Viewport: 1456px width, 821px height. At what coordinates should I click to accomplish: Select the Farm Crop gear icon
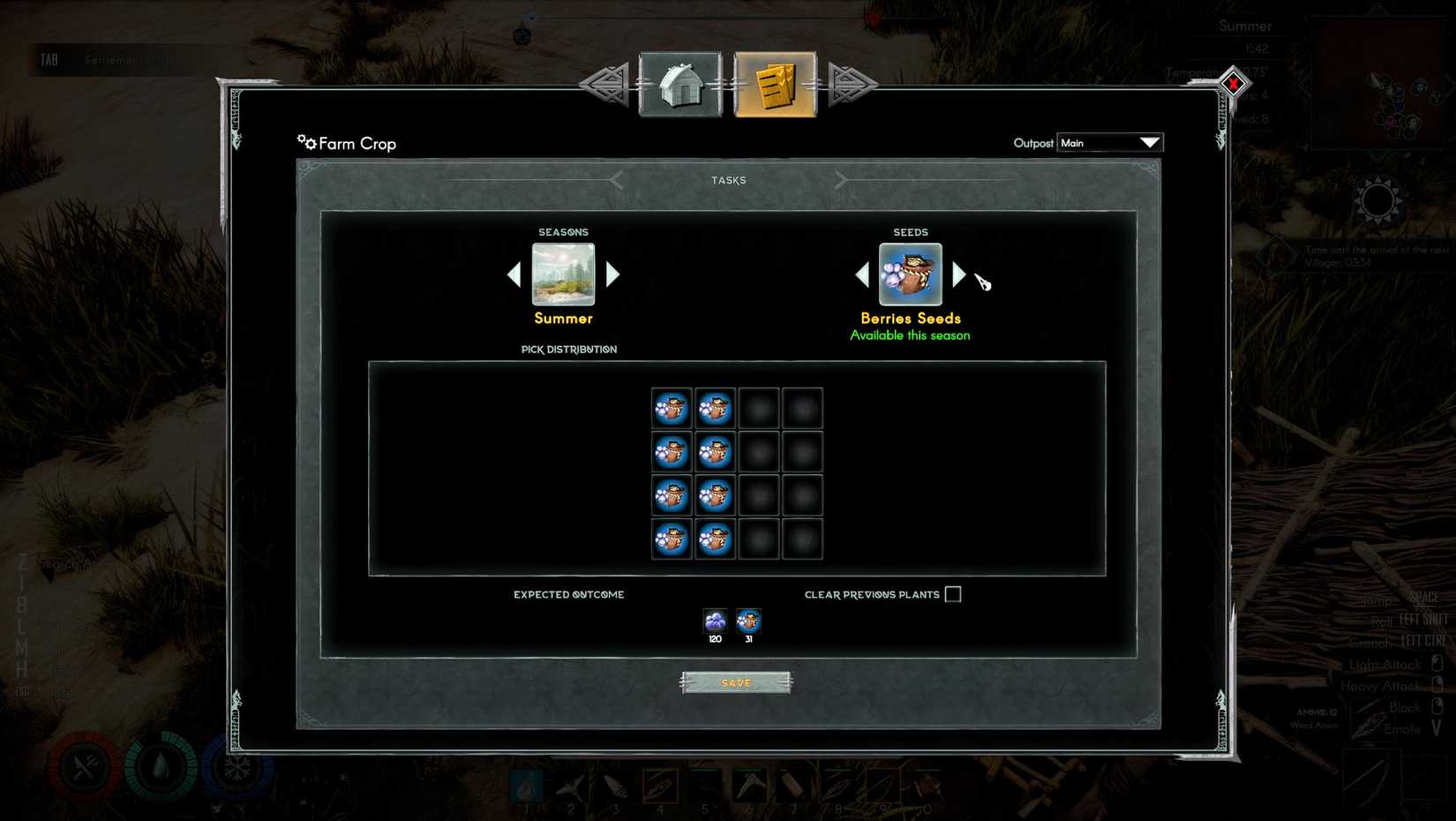click(x=305, y=141)
